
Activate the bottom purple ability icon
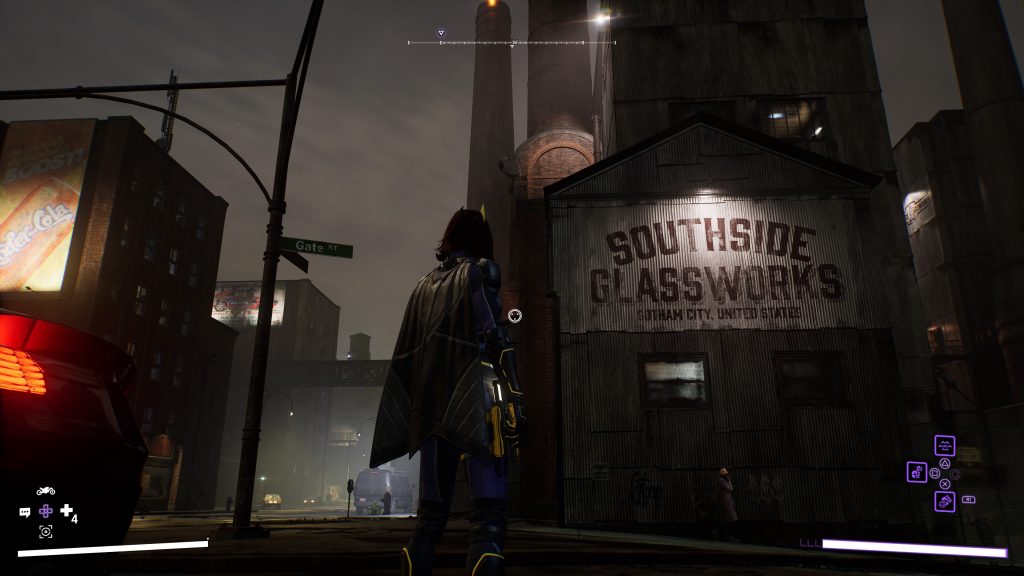(944, 501)
